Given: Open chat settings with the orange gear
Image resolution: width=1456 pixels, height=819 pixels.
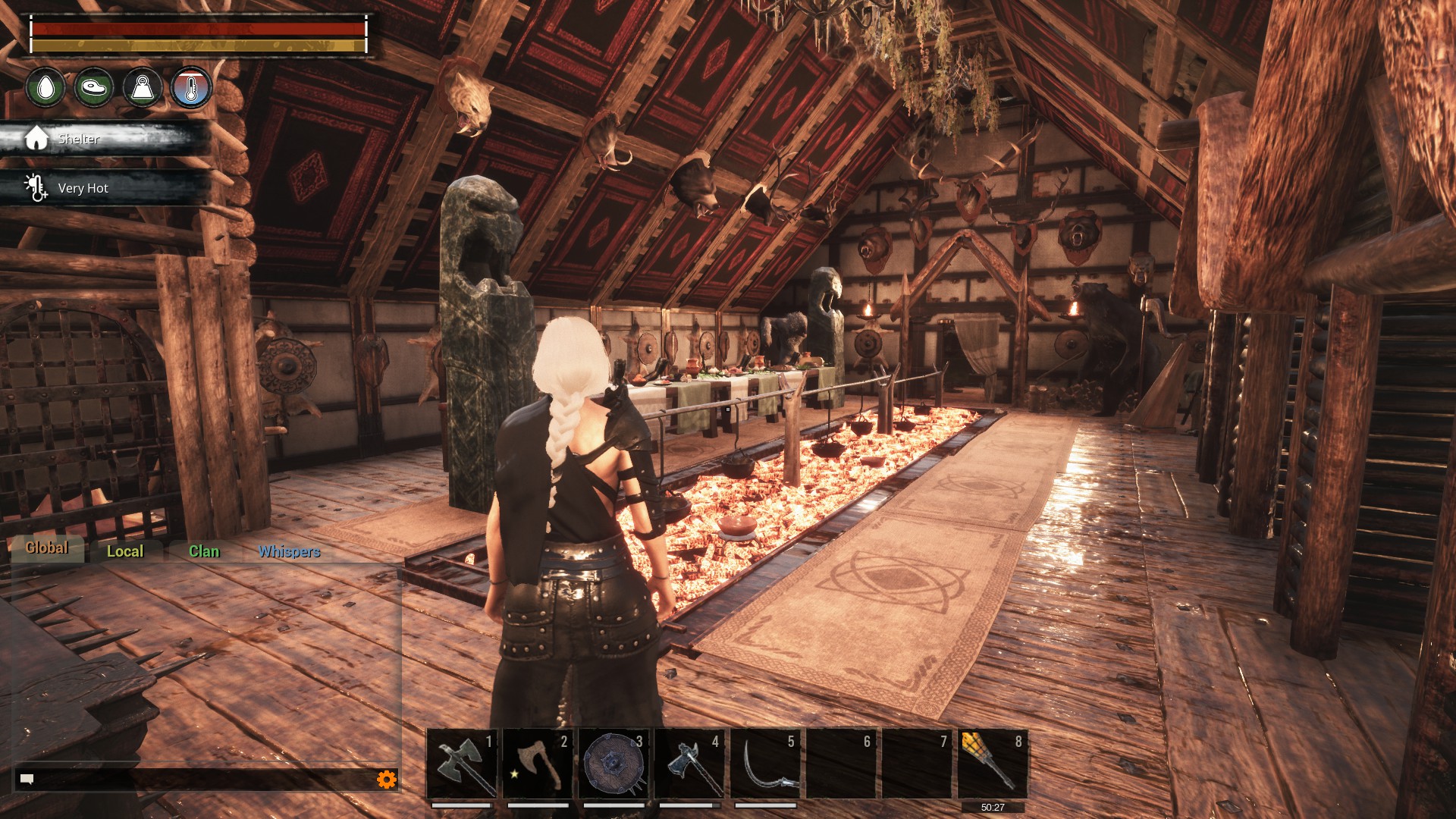Looking at the screenshot, I should [x=387, y=779].
